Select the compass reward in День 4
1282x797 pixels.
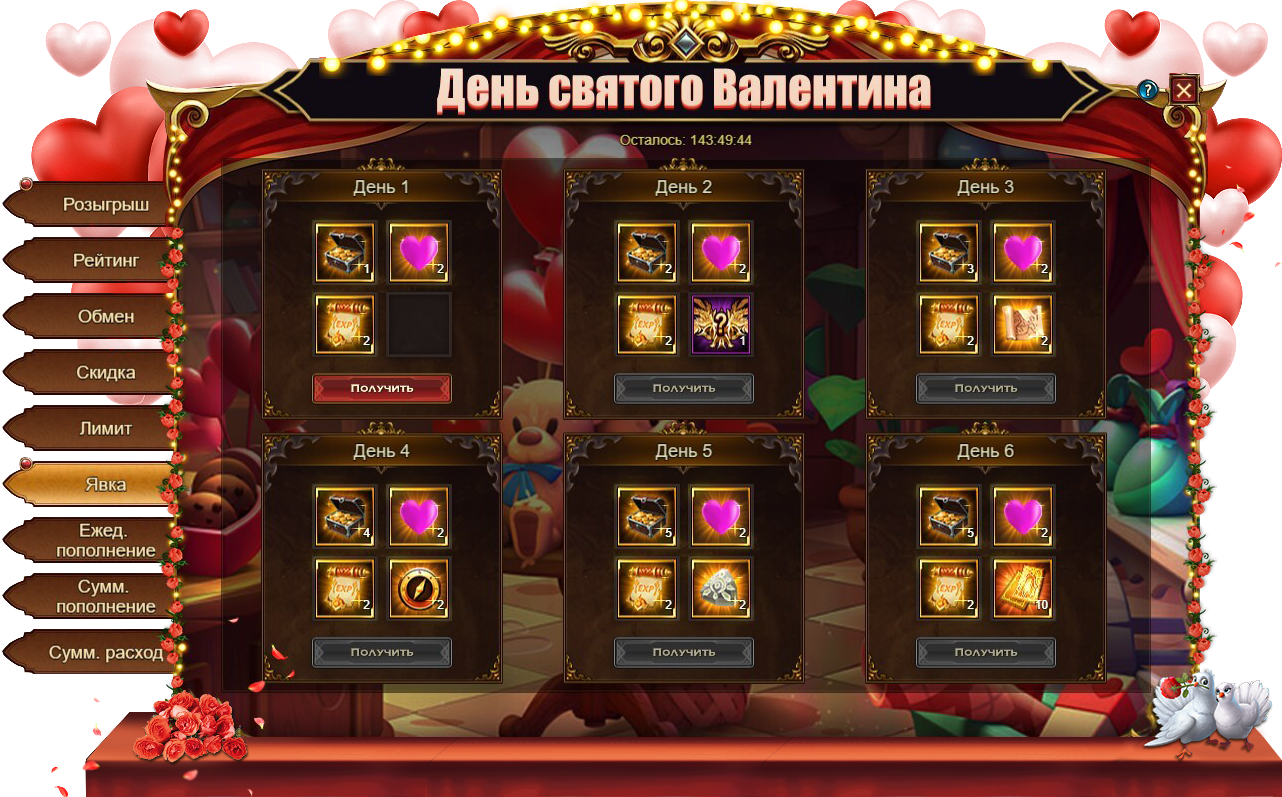(x=419, y=588)
